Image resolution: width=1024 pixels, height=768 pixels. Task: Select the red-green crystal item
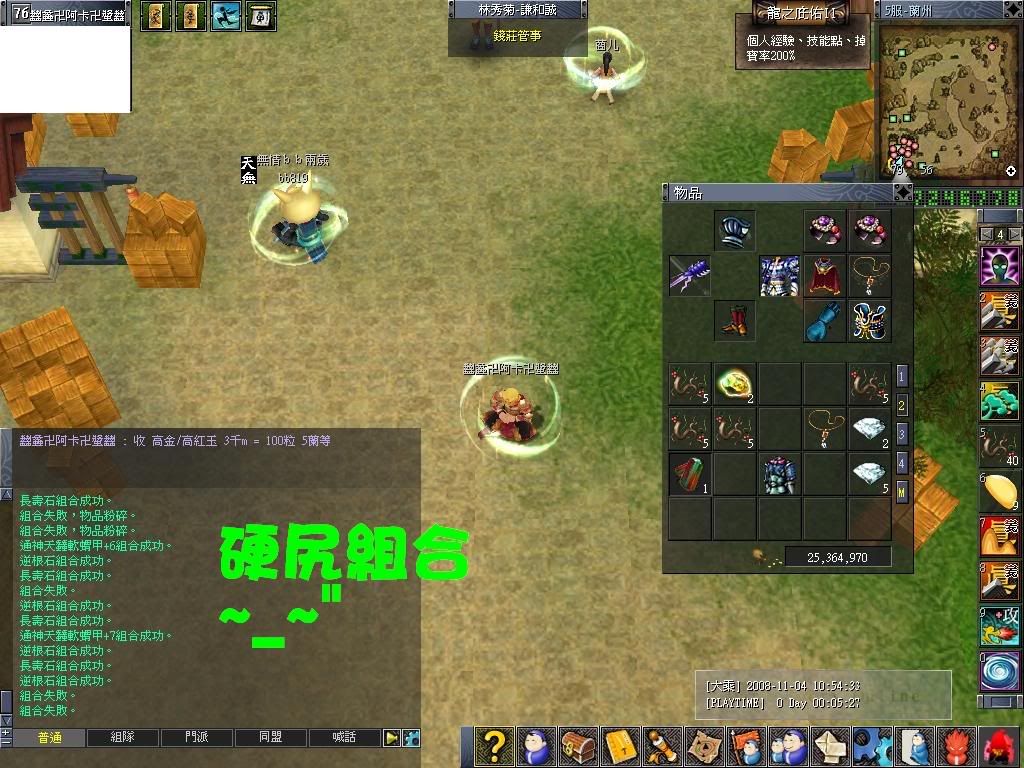(x=690, y=474)
